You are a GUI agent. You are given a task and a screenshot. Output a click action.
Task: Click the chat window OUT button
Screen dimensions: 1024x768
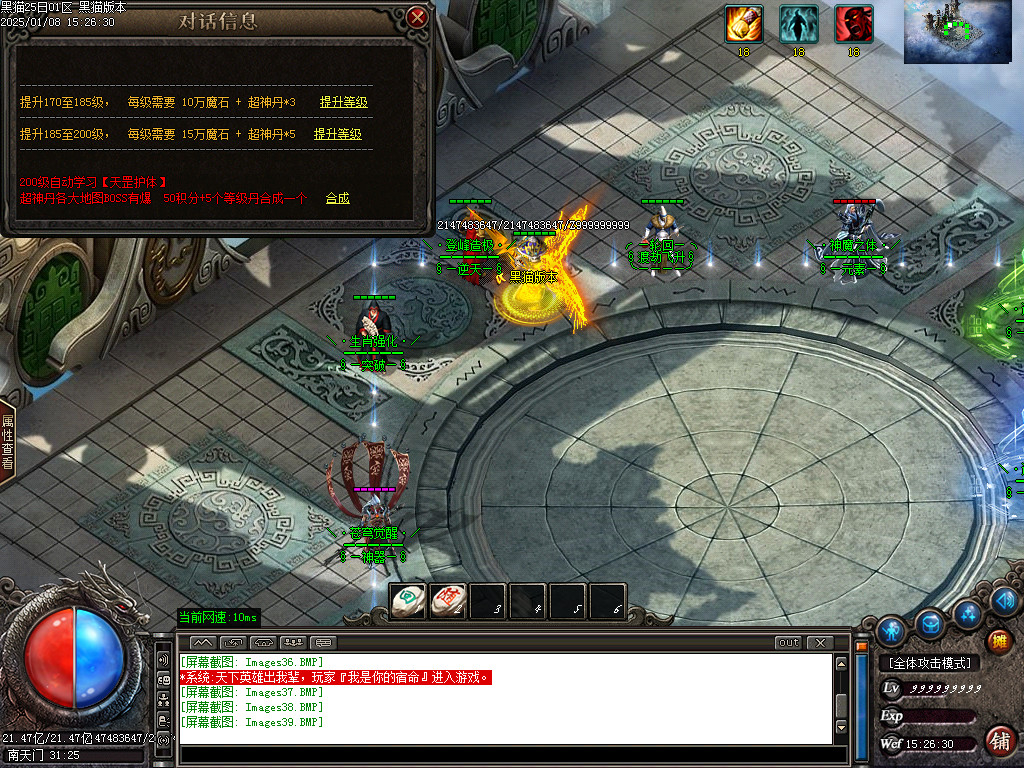tap(788, 642)
